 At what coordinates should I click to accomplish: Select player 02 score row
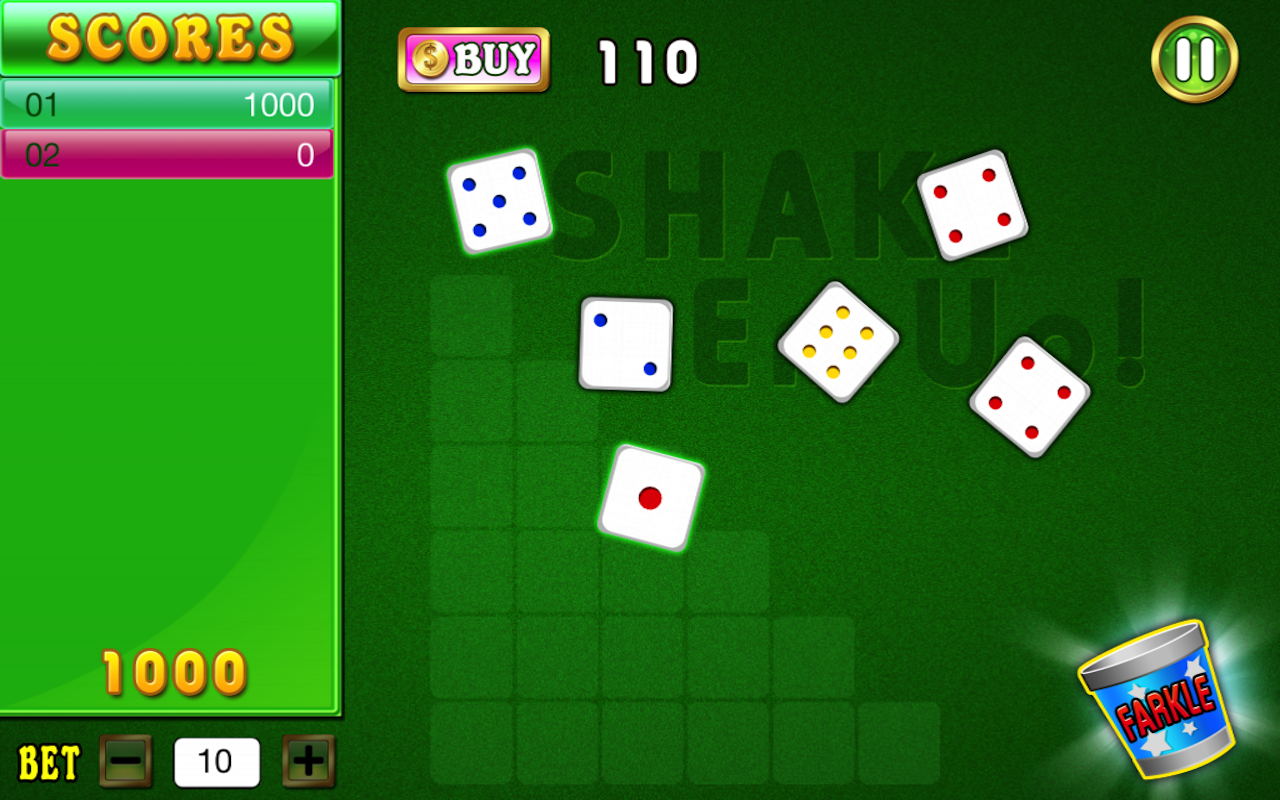[x=167, y=154]
